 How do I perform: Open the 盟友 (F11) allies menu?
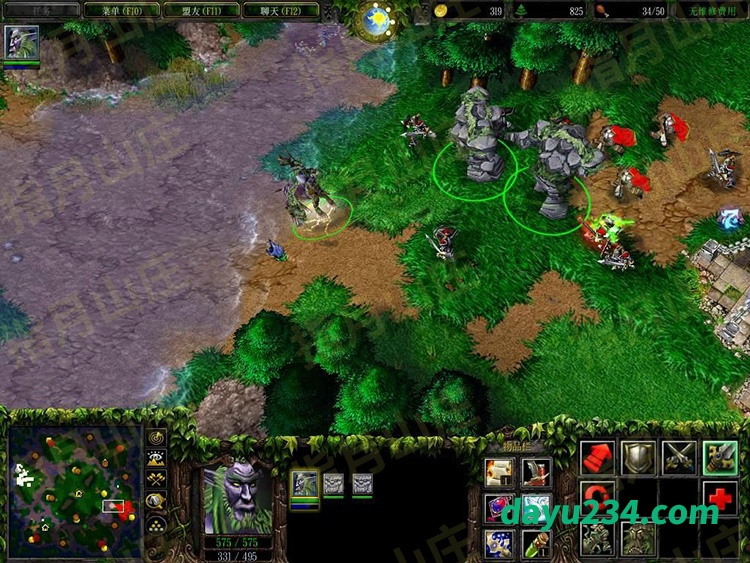tap(198, 10)
